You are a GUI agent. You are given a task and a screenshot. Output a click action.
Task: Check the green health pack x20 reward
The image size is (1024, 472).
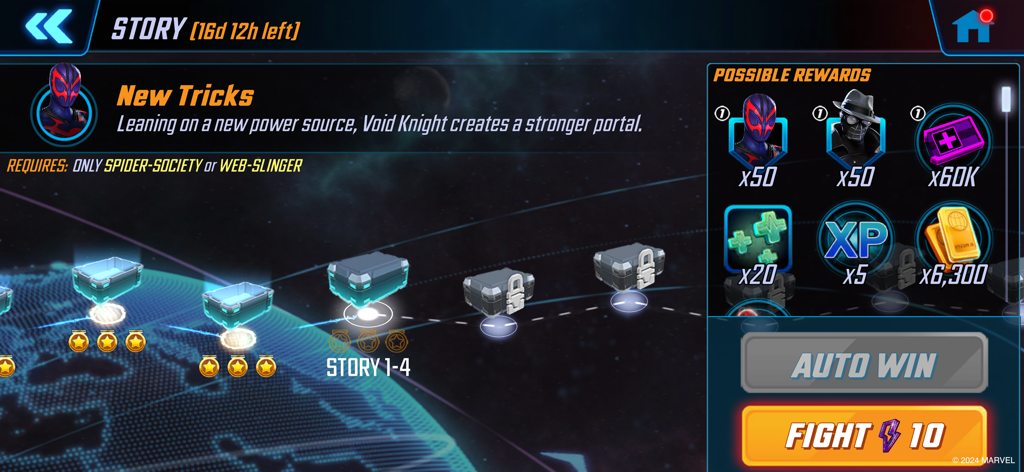click(758, 238)
